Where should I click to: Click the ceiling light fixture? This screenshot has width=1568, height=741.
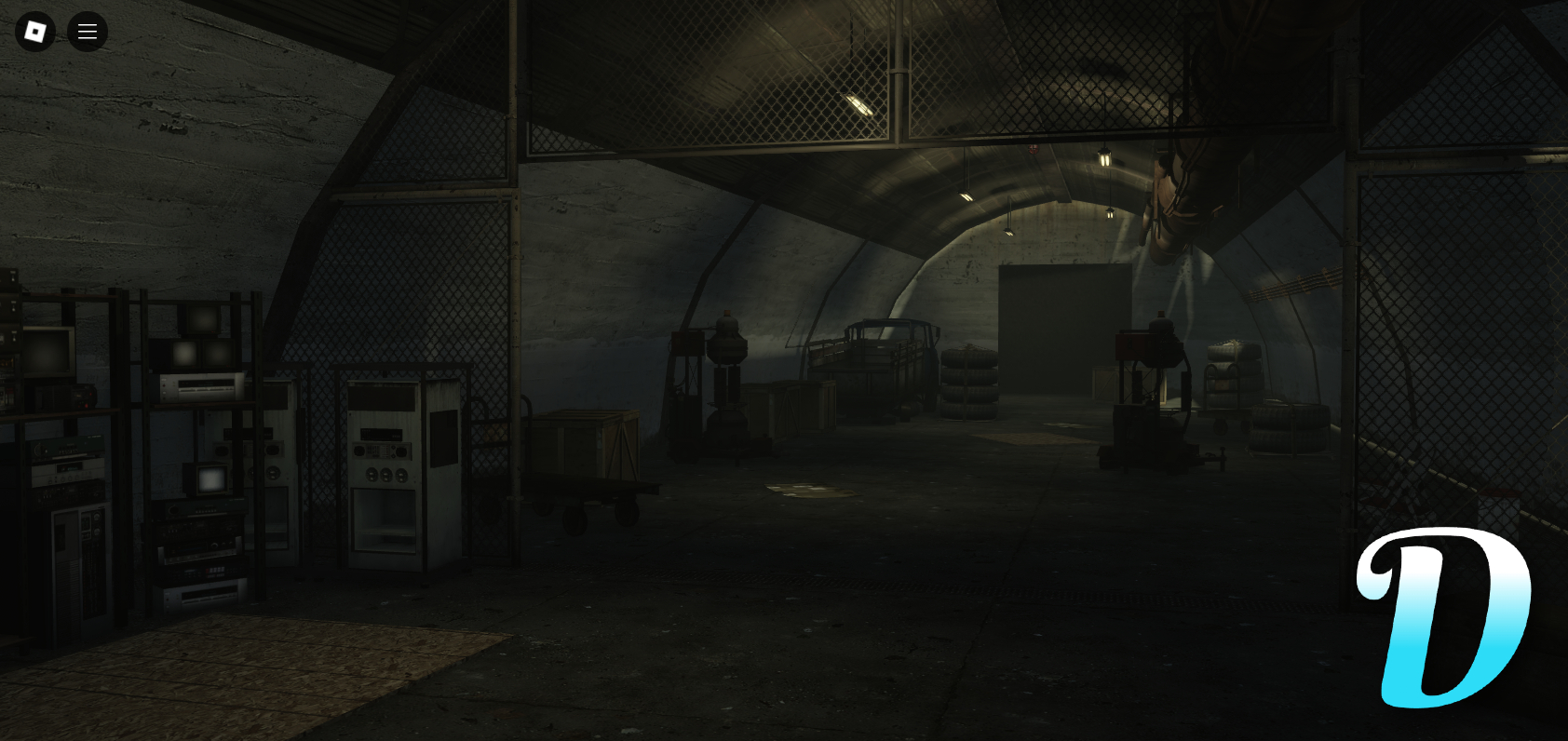coord(858,102)
